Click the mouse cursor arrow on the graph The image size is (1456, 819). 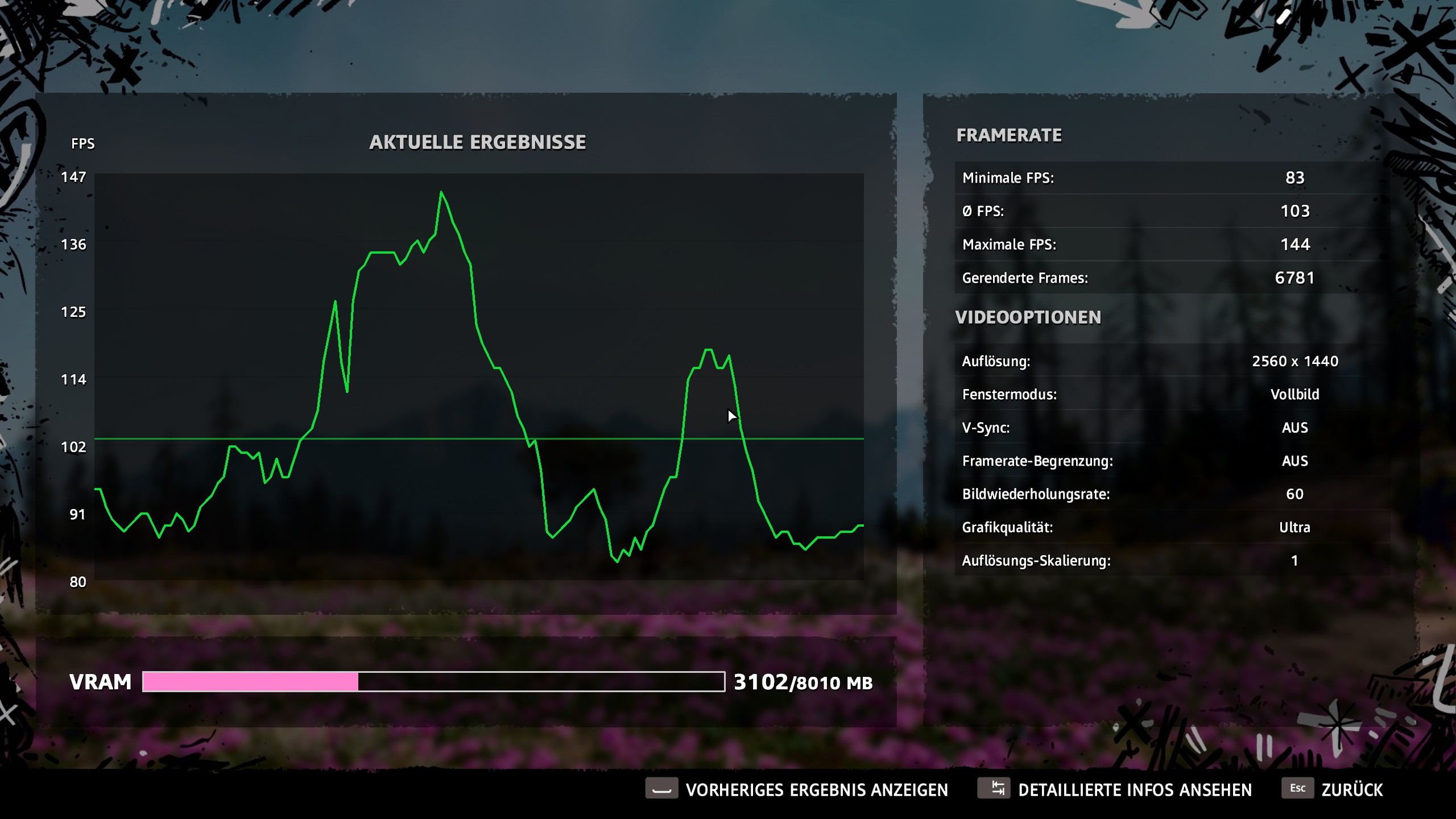pos(731,416)
